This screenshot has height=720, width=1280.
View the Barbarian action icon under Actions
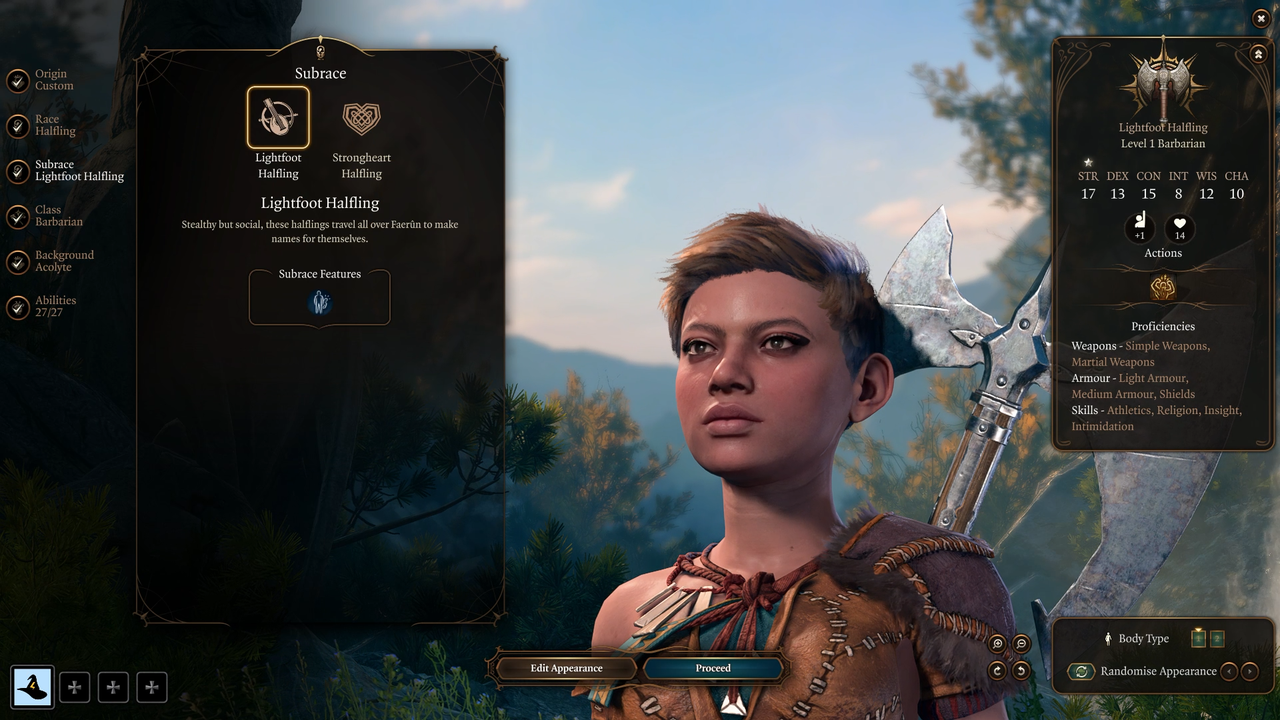1162,288
